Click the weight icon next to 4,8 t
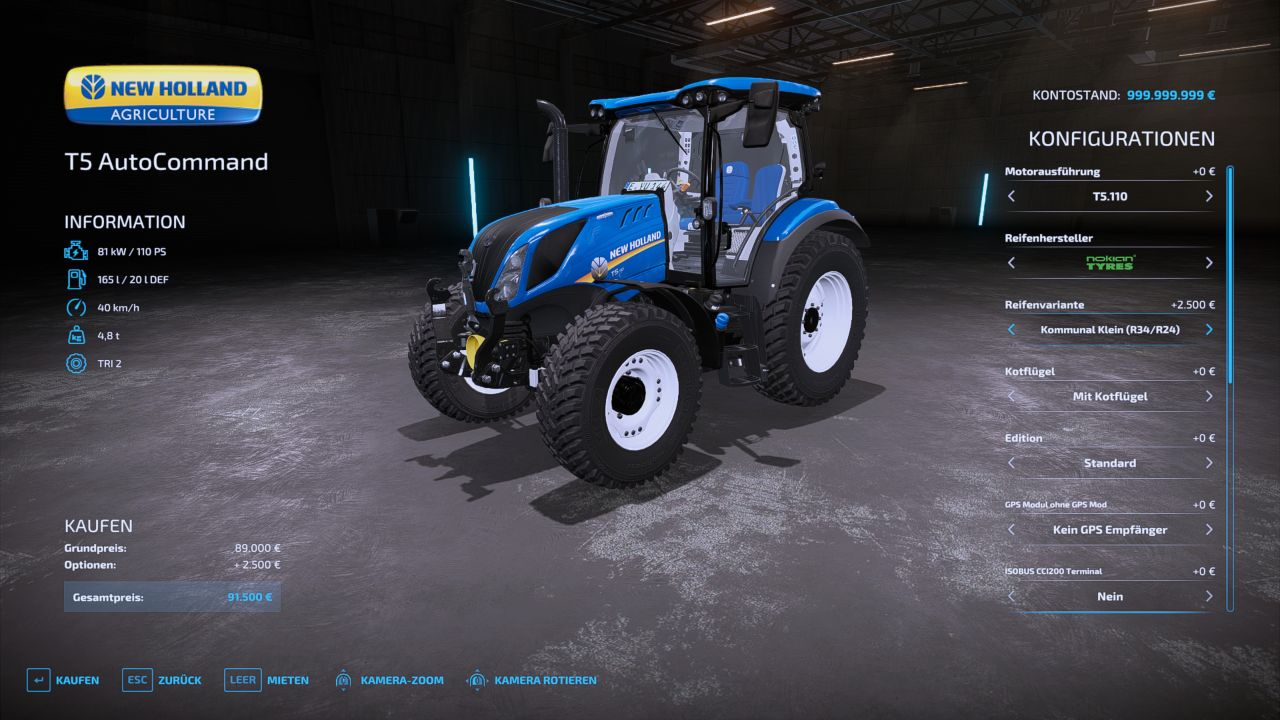1280x720 pixels. pos(75,335)
